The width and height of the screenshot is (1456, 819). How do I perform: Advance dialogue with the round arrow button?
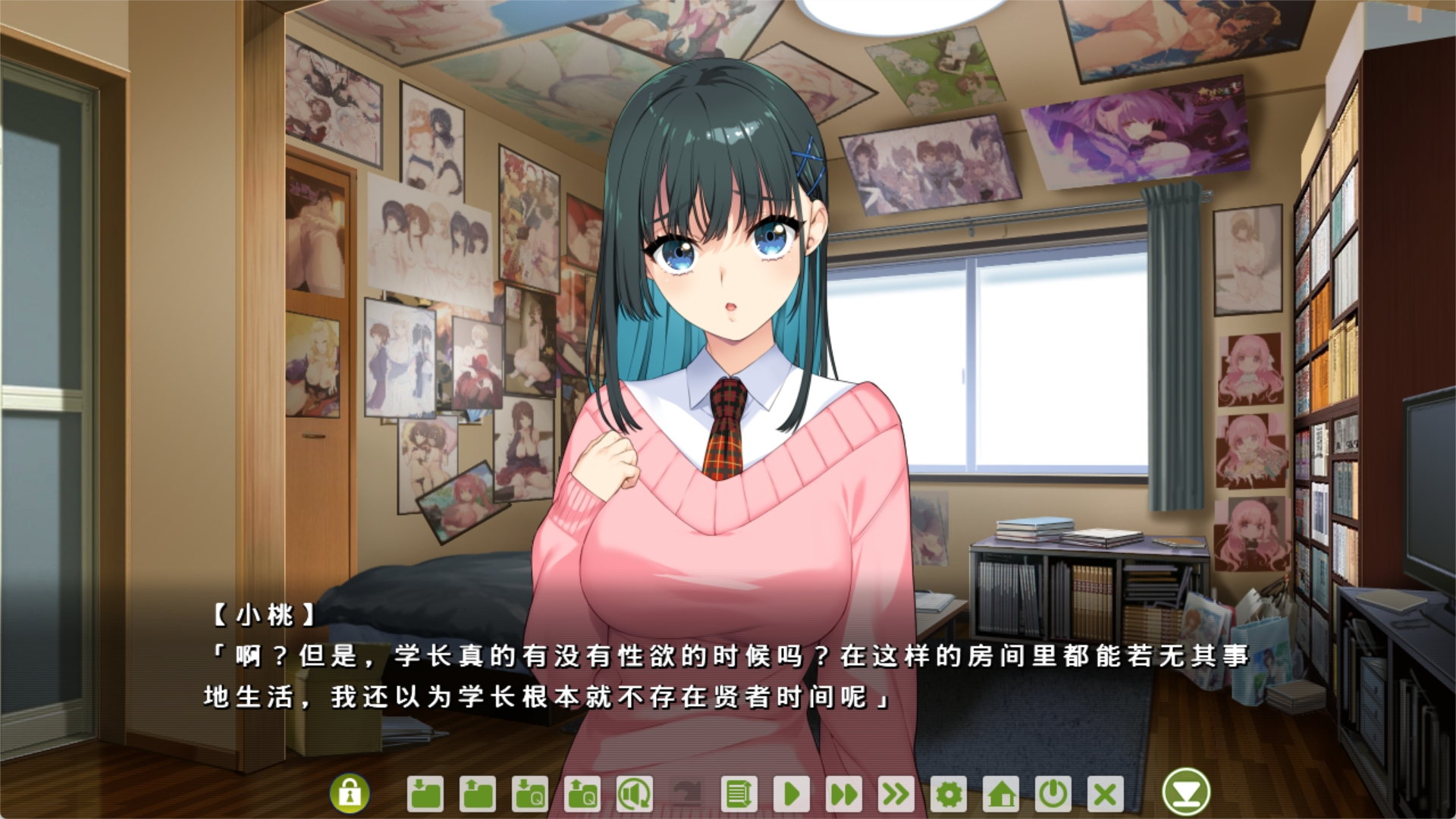(1185, 792)
